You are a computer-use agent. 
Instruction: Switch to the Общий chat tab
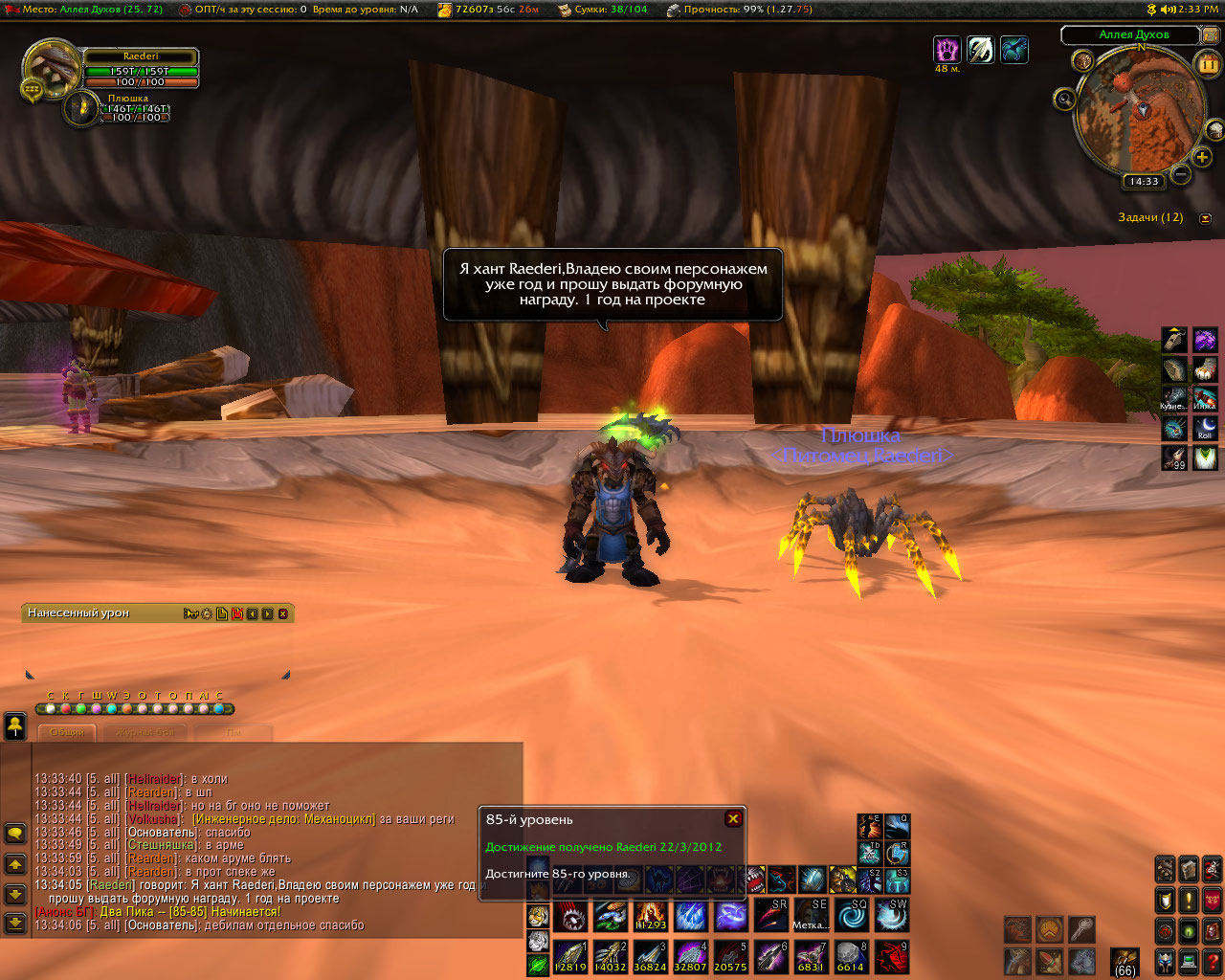click(x=67, y=732)
